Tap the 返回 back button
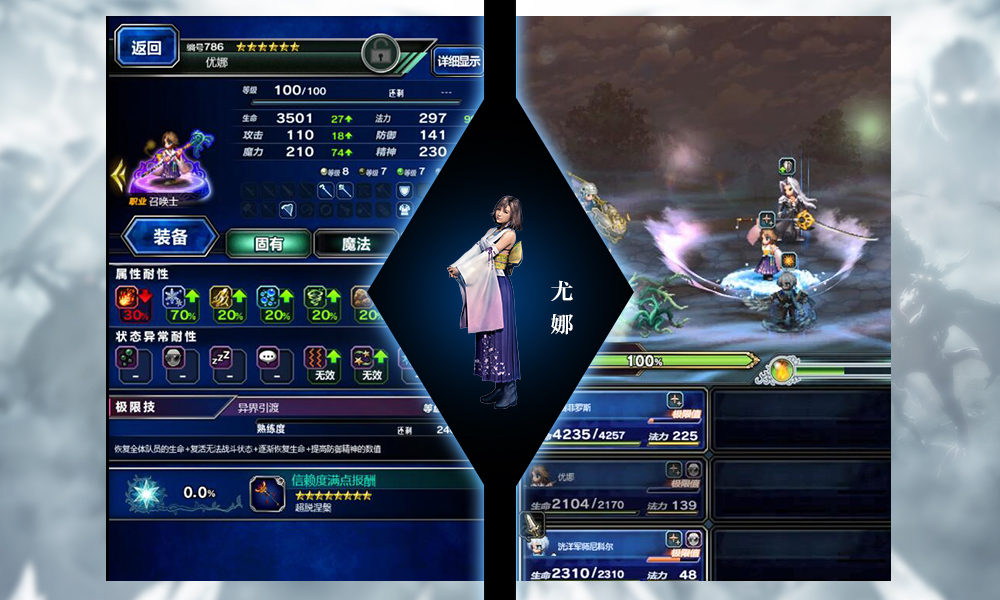The width and height of the screenshot is (1000, 600). coord(146,48)
